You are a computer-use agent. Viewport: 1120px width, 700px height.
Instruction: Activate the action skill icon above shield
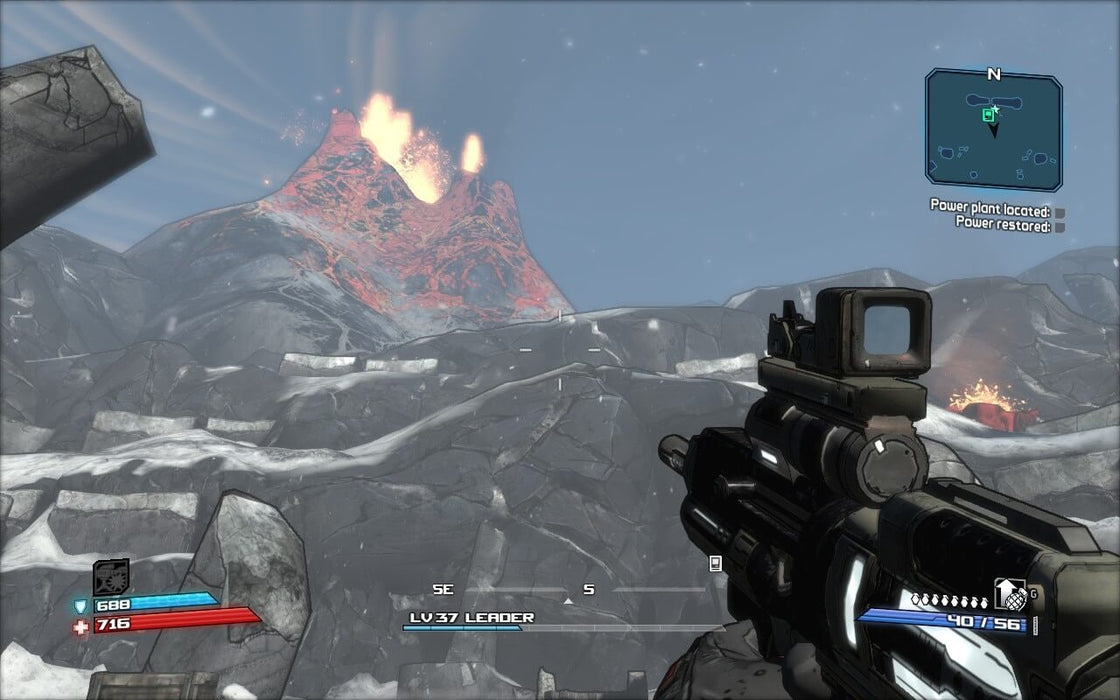pyautogui.click(x=111, y=577)
